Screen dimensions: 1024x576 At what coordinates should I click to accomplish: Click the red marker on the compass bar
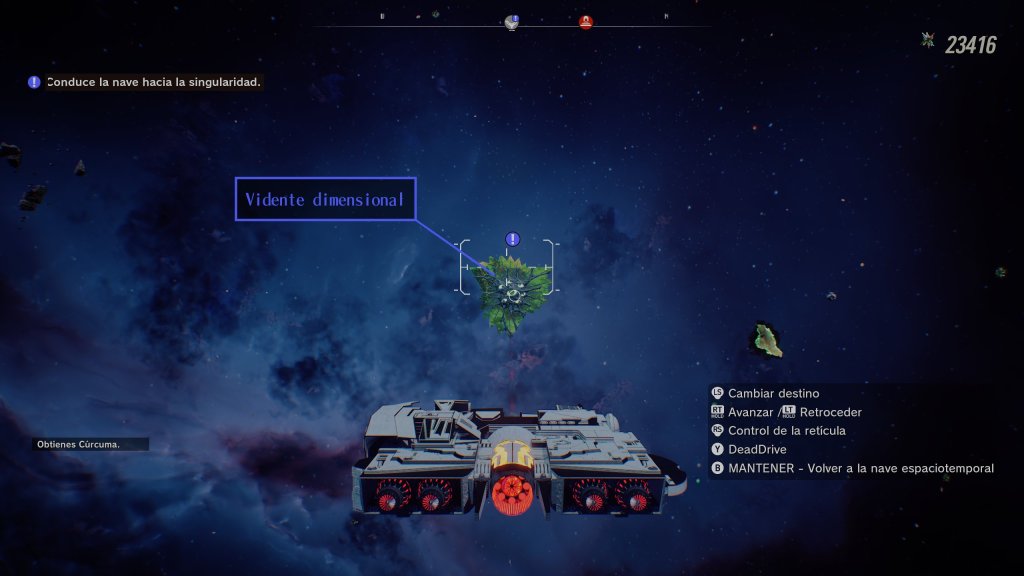(x=586, y=22)
